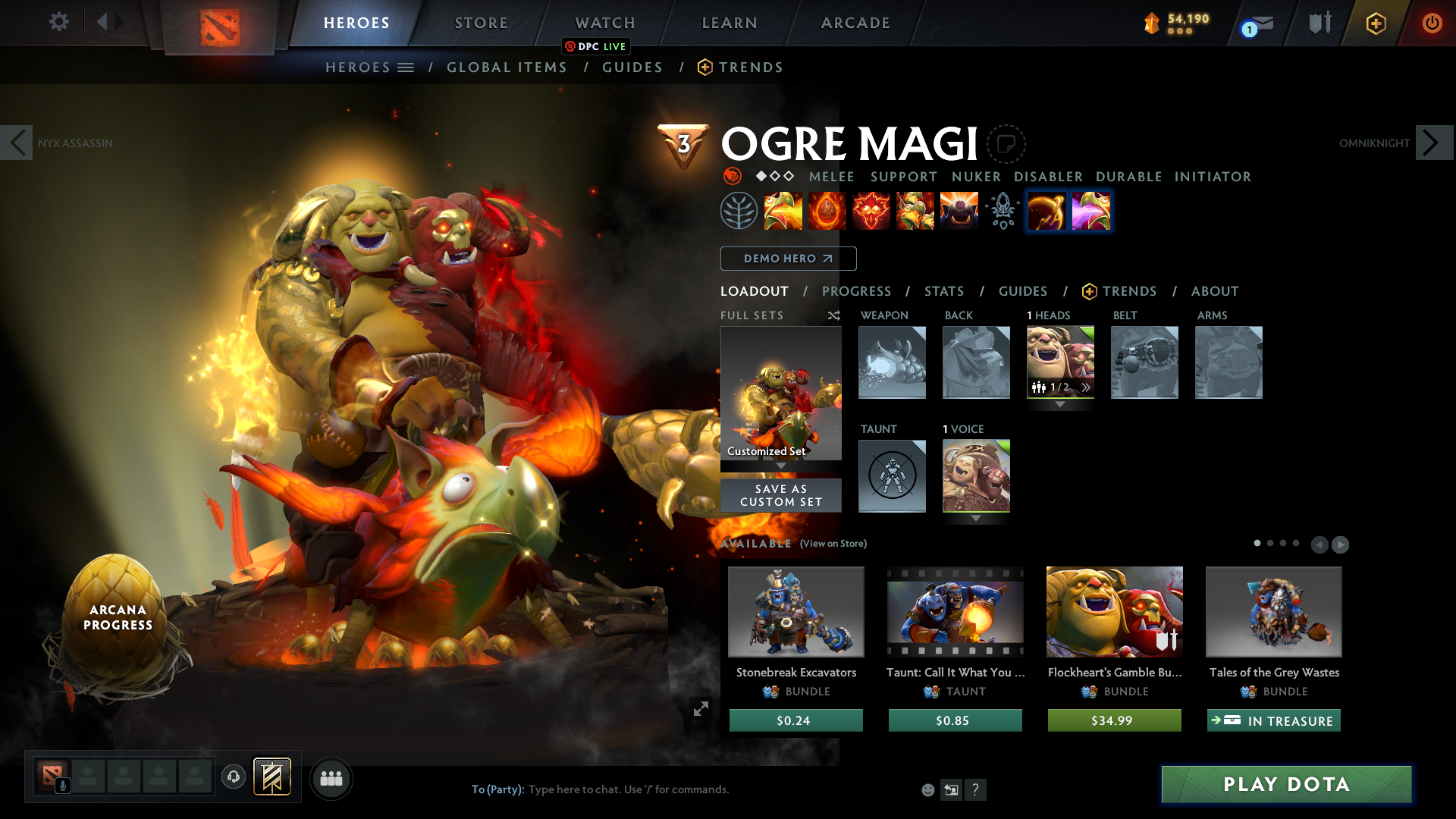Switch to the Watch tab
Image resolution: width=1456 pixels, height=819 pixels.
(x=604, y=23)
